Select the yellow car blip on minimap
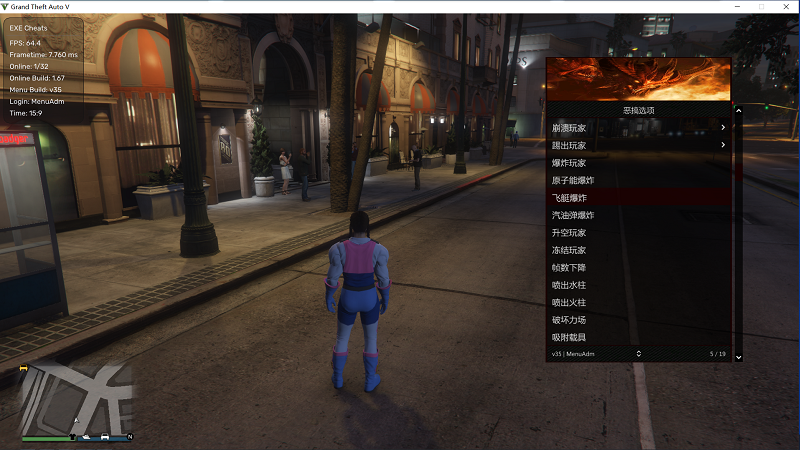The image size is (800, 450). (x=24, y=368)
